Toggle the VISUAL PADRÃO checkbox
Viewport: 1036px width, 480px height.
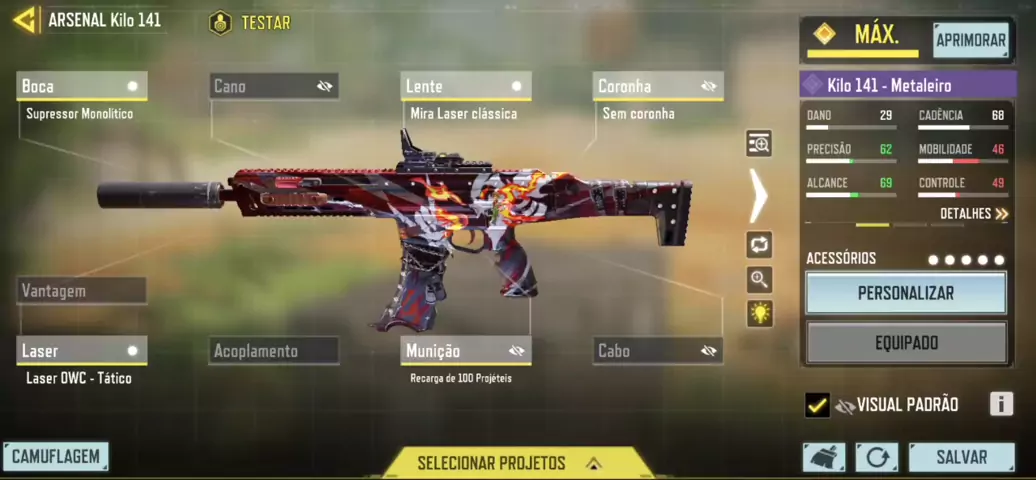[x=817, y=405]
